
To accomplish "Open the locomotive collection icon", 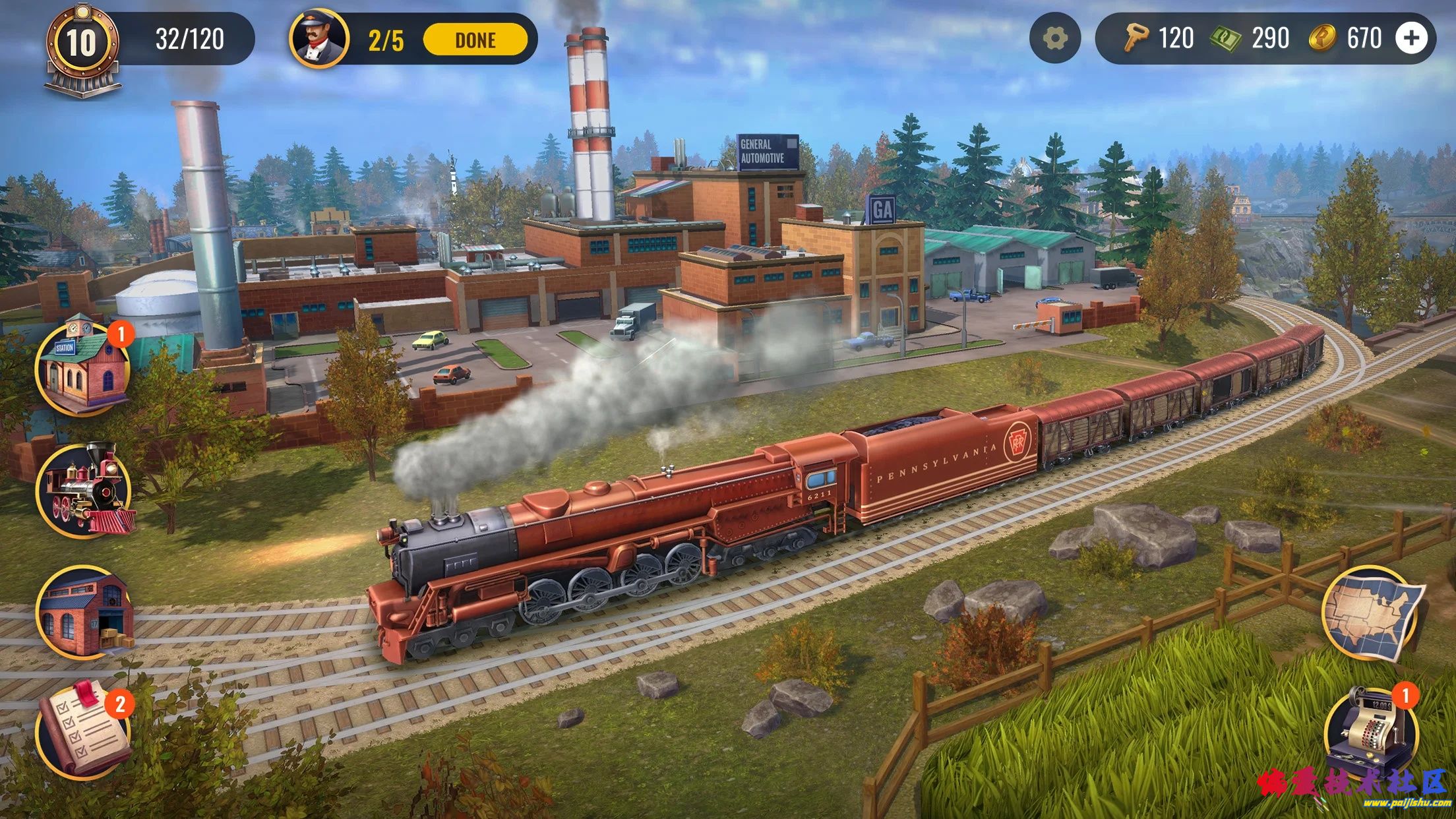I will 84,490.
